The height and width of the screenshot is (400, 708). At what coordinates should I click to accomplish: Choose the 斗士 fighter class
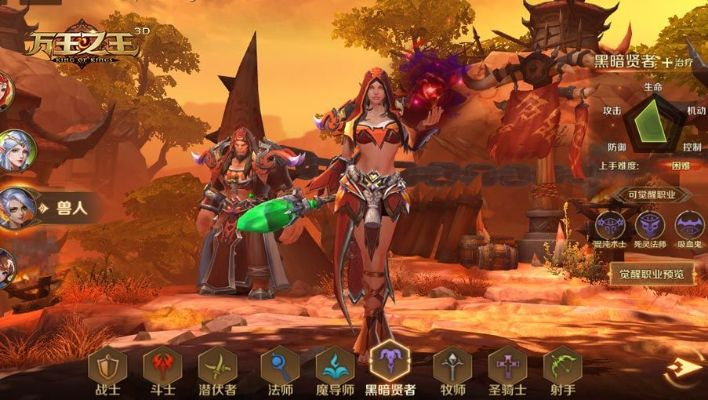click(x=161, y=368)
